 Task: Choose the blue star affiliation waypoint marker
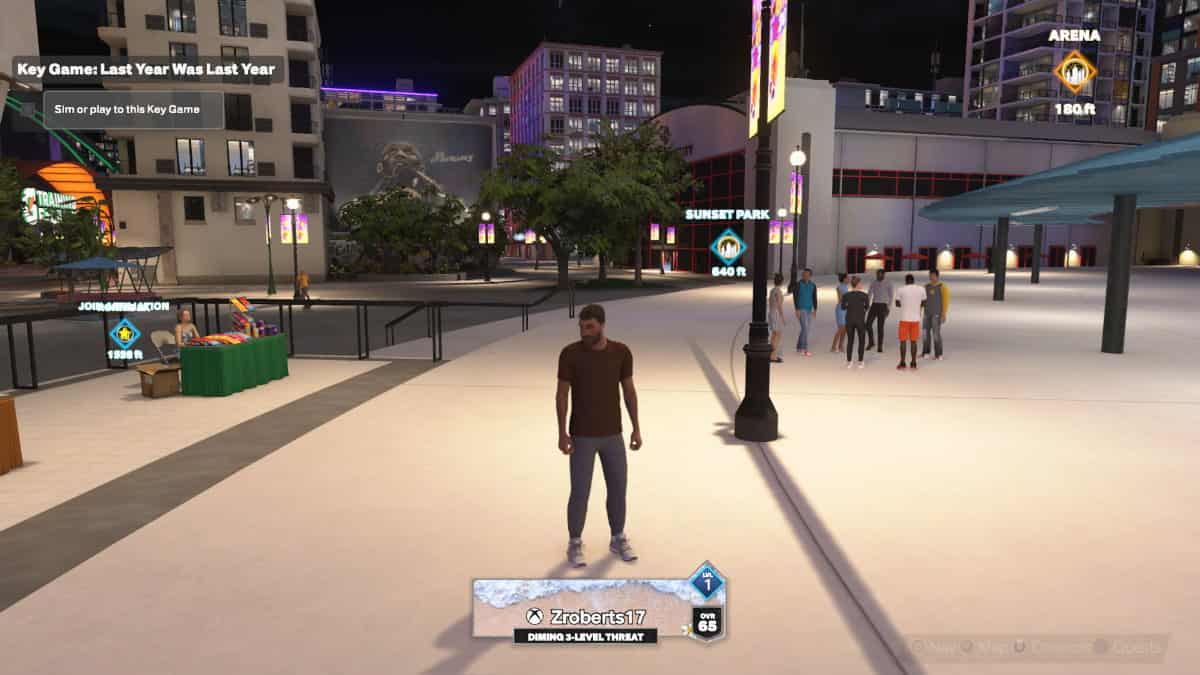tap(124, 332)
